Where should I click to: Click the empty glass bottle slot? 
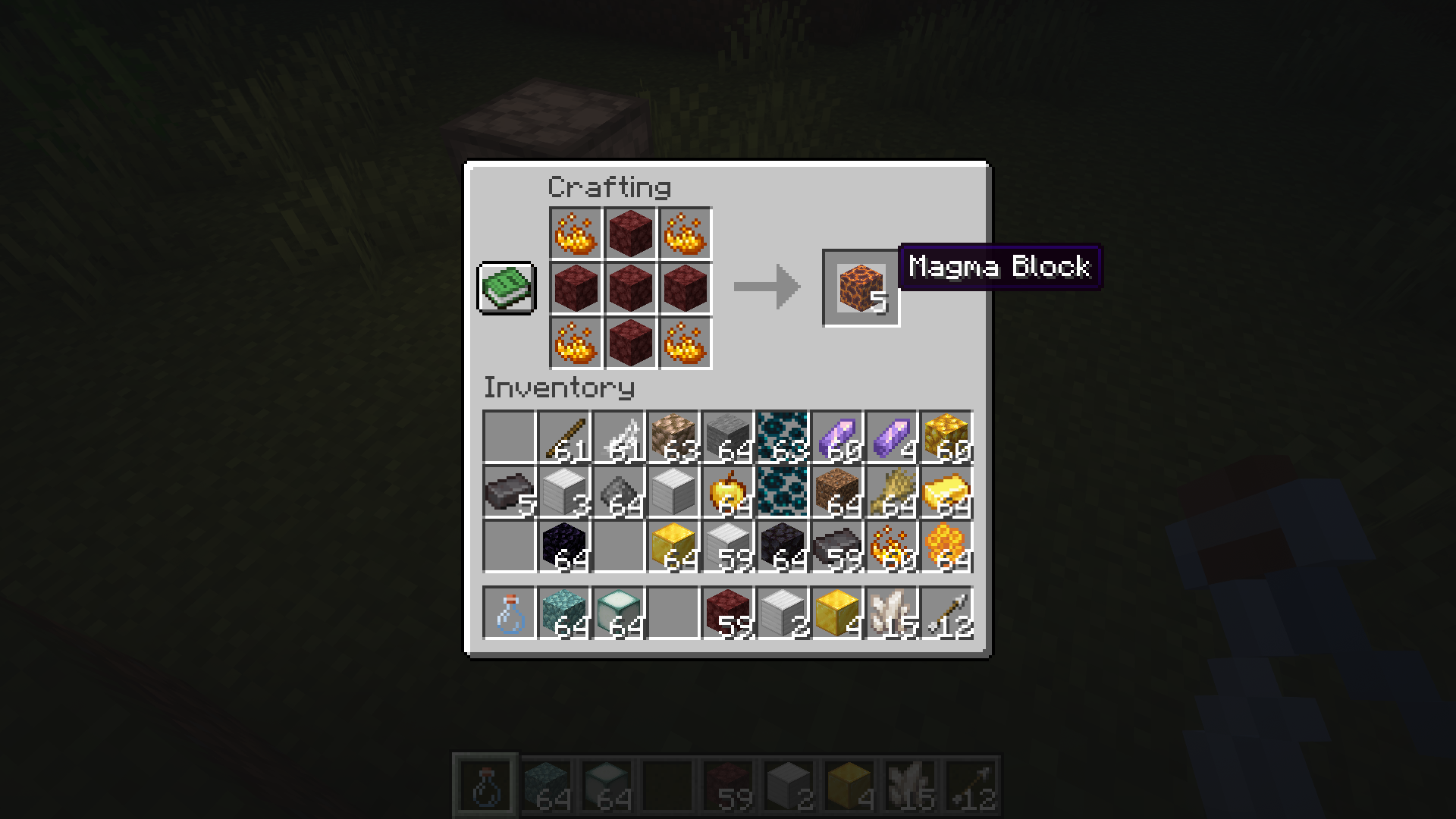point(510,613)
